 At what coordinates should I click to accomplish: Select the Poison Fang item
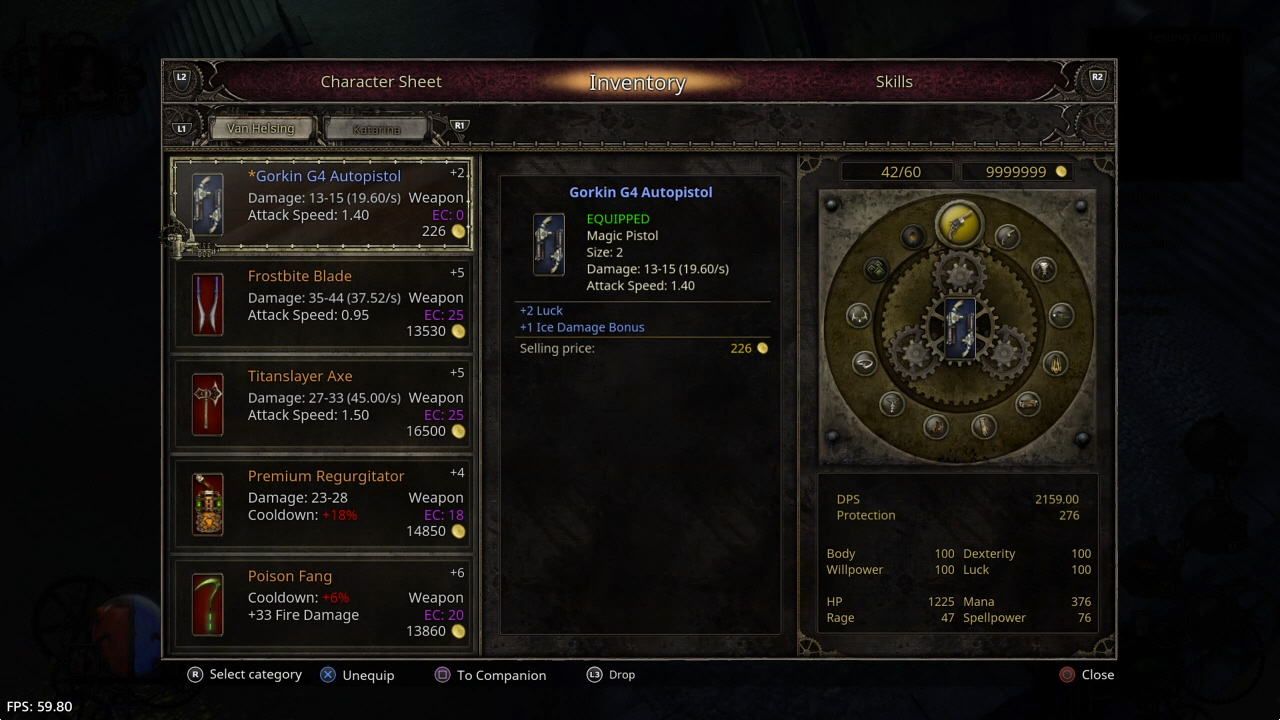322,604
